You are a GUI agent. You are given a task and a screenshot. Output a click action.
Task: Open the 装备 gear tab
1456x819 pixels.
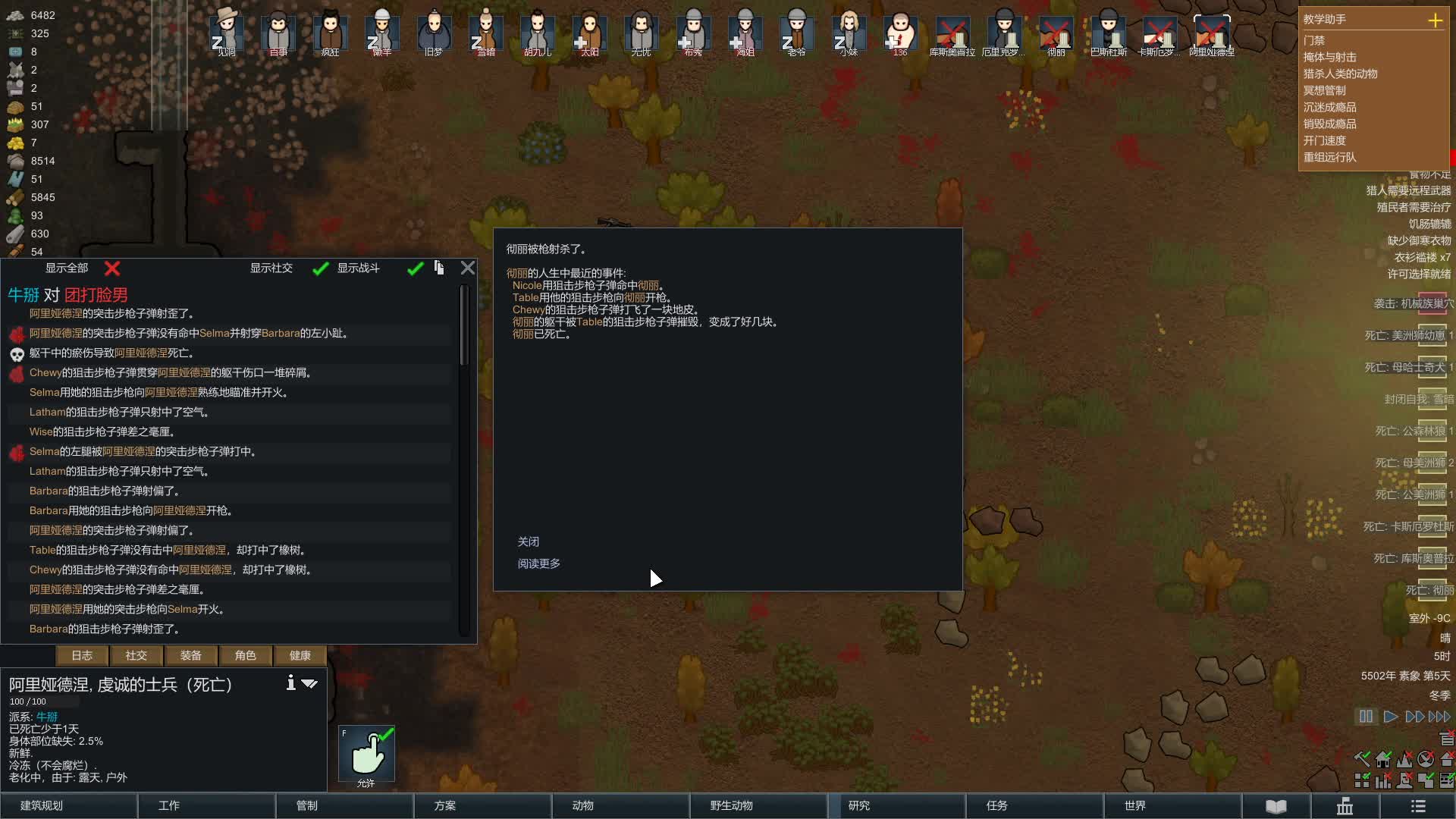[x=191, y=655]
